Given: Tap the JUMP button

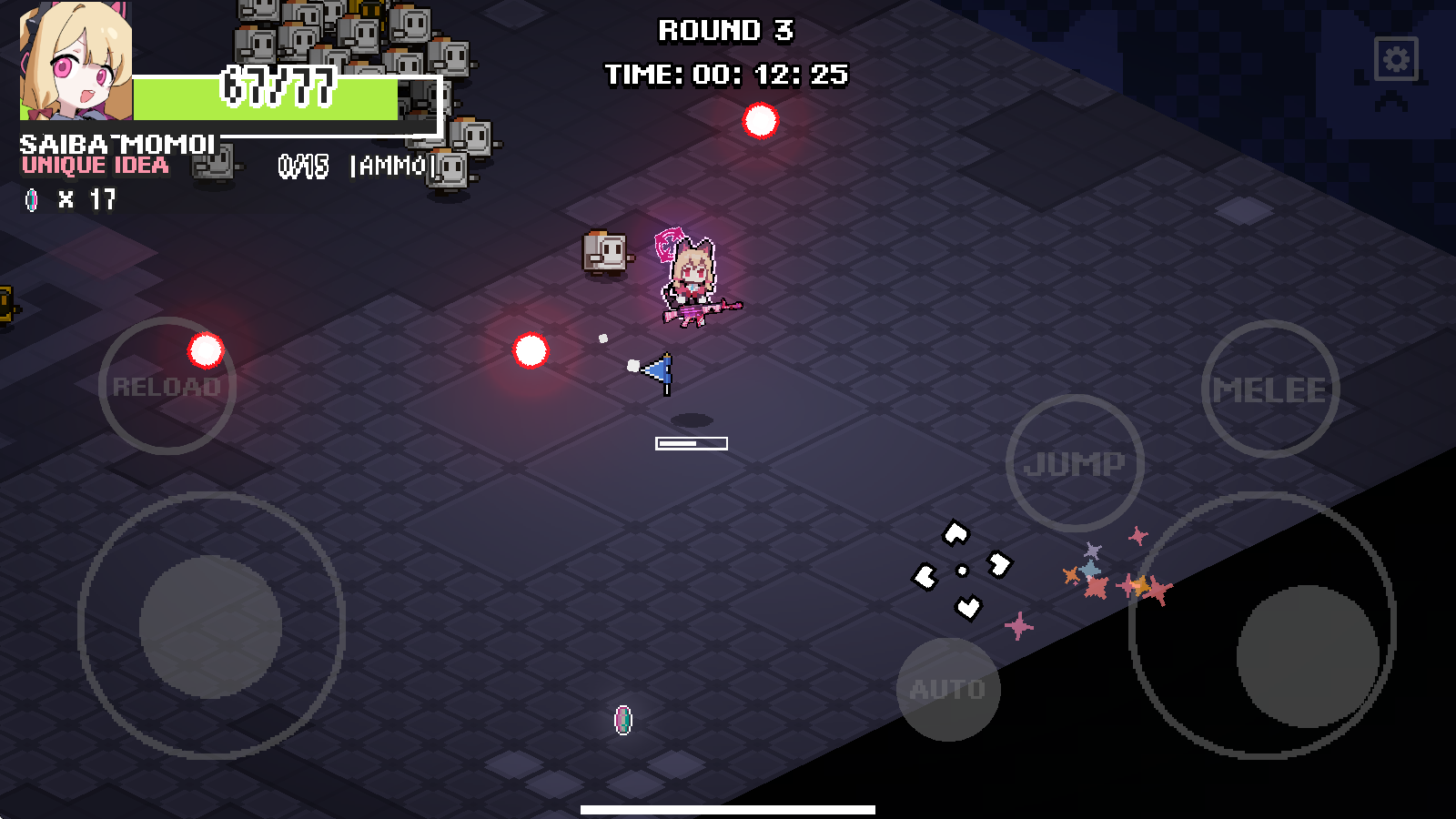Looking at the screenshot, I should (x=1075, y=463).
